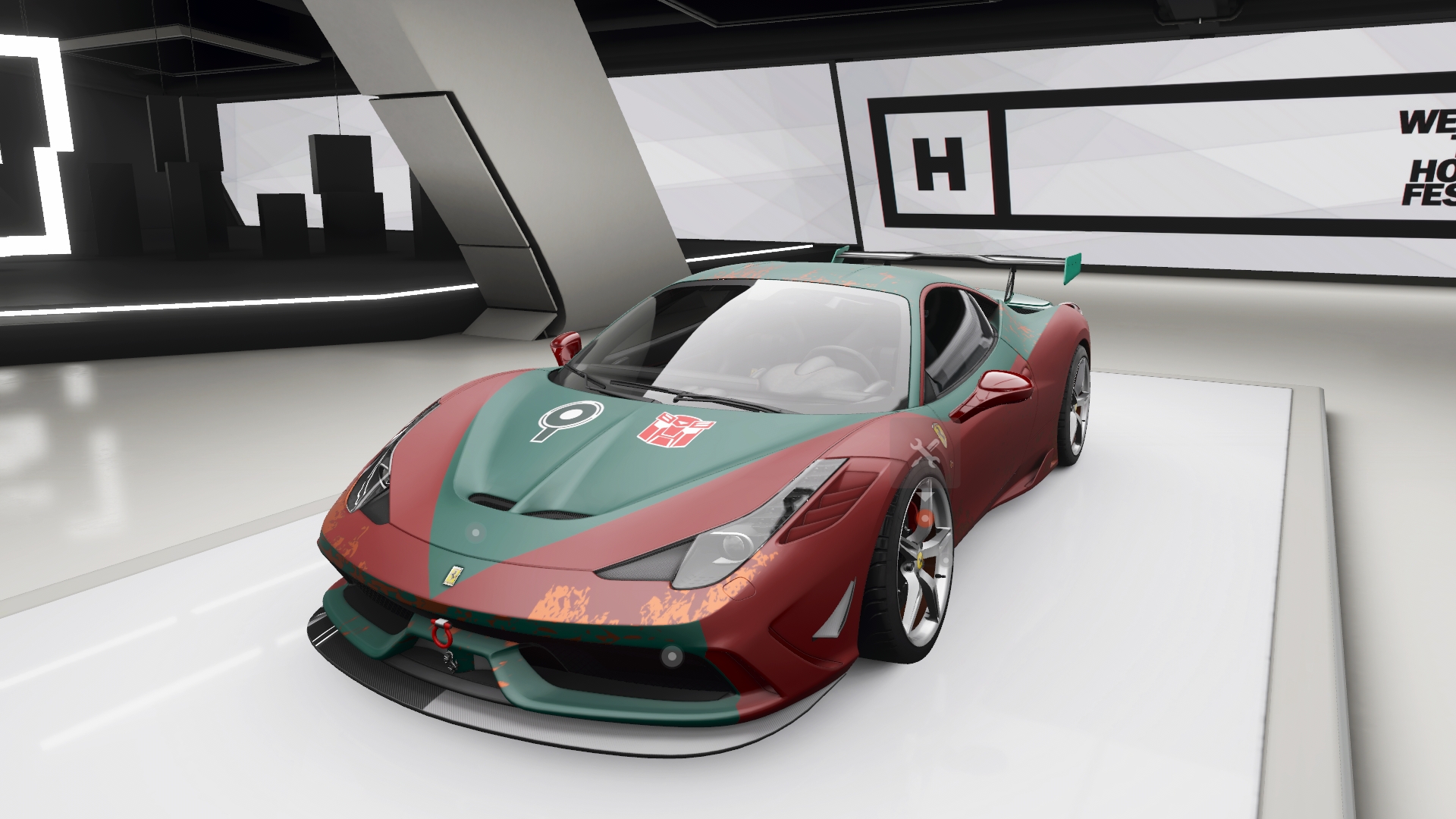
Task: Select the red hotspot marker on the front wheel
Action: (925, 518)
